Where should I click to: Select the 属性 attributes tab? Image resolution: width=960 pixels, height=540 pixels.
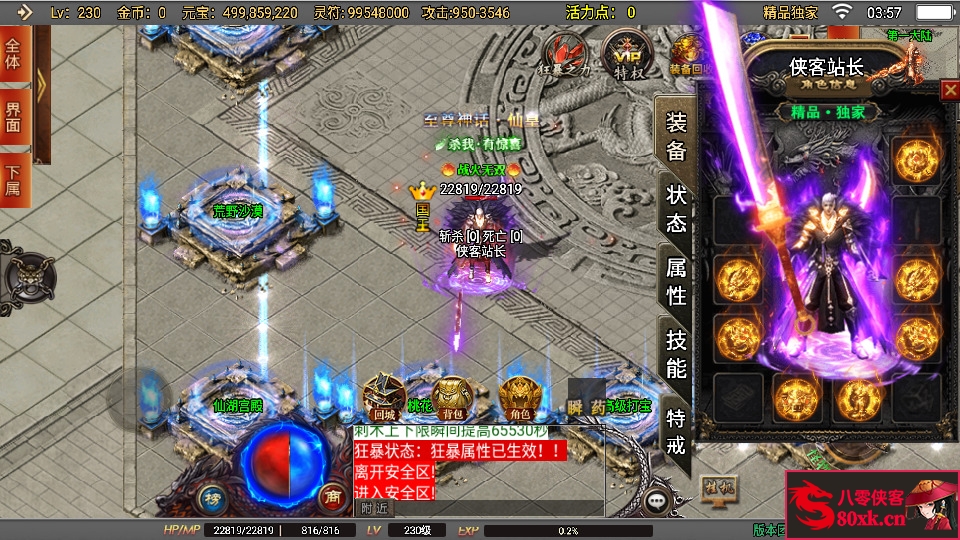point(677,282)
